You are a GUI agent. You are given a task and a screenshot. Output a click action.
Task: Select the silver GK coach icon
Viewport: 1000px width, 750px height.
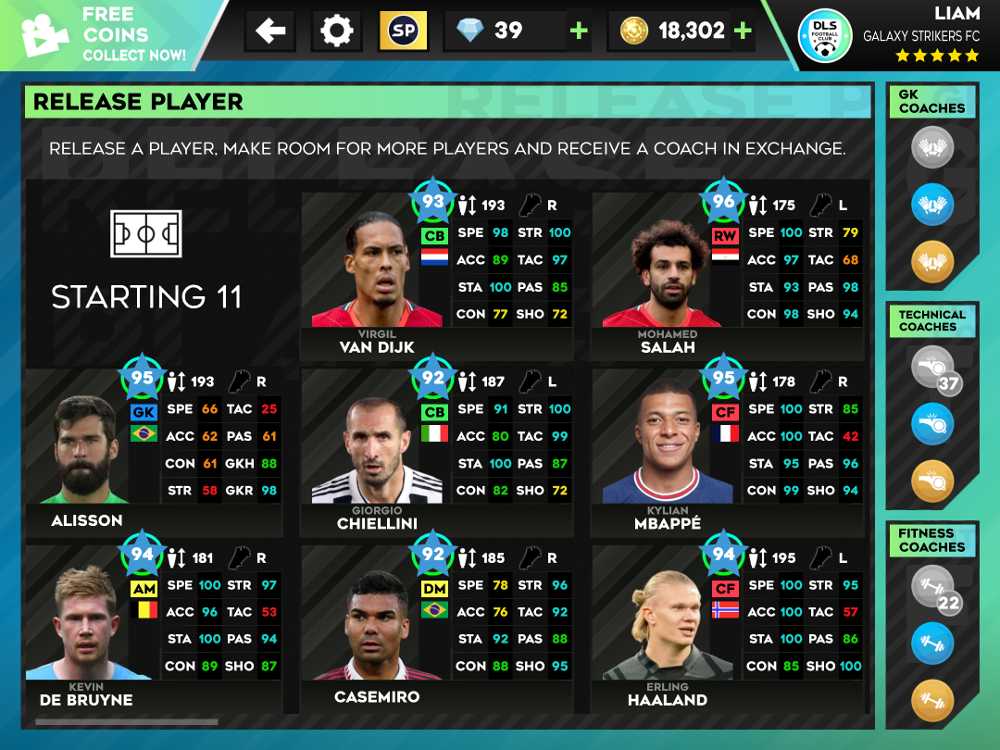tap(932, 148)
